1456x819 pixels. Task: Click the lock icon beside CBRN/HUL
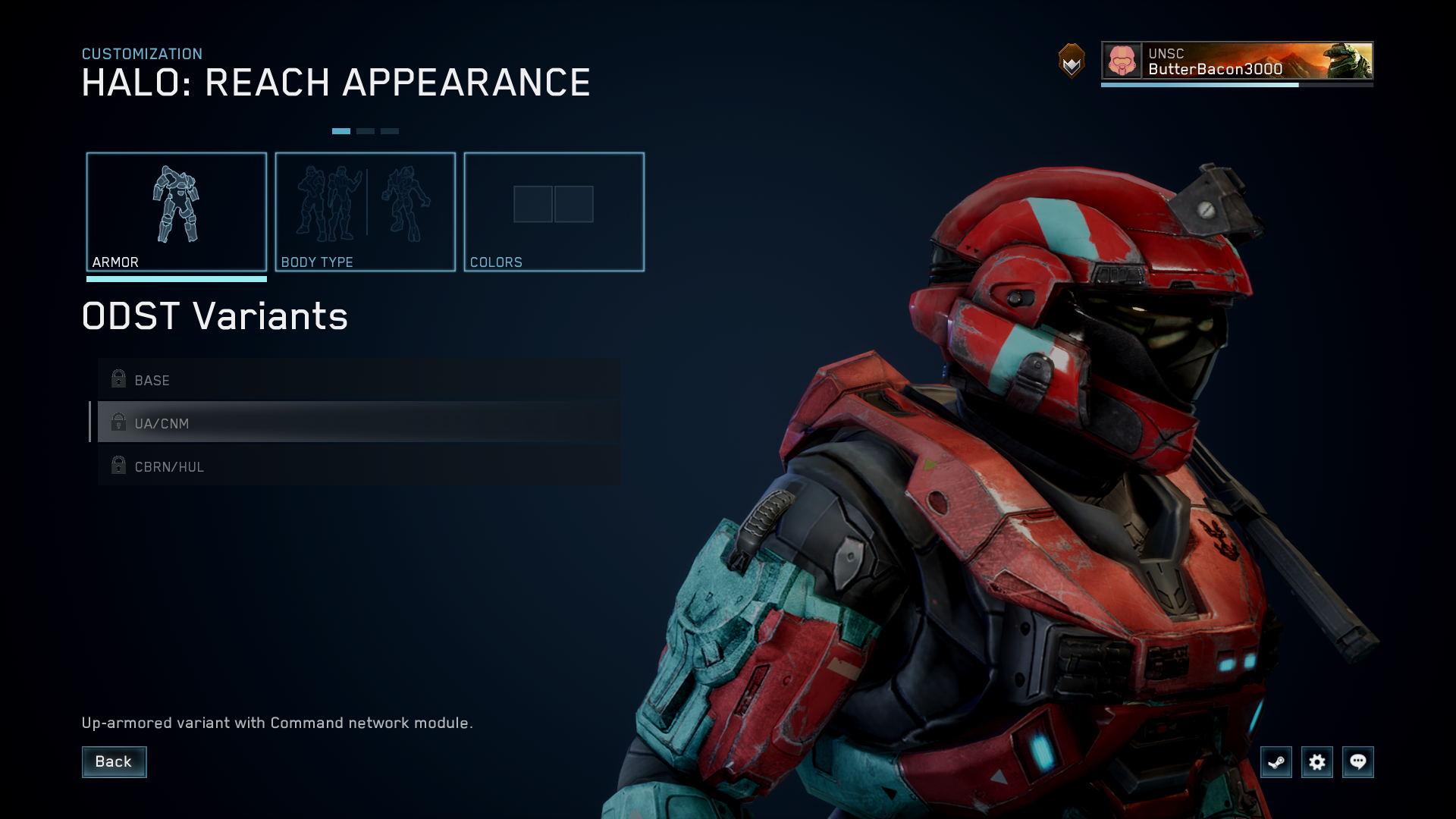118,466
